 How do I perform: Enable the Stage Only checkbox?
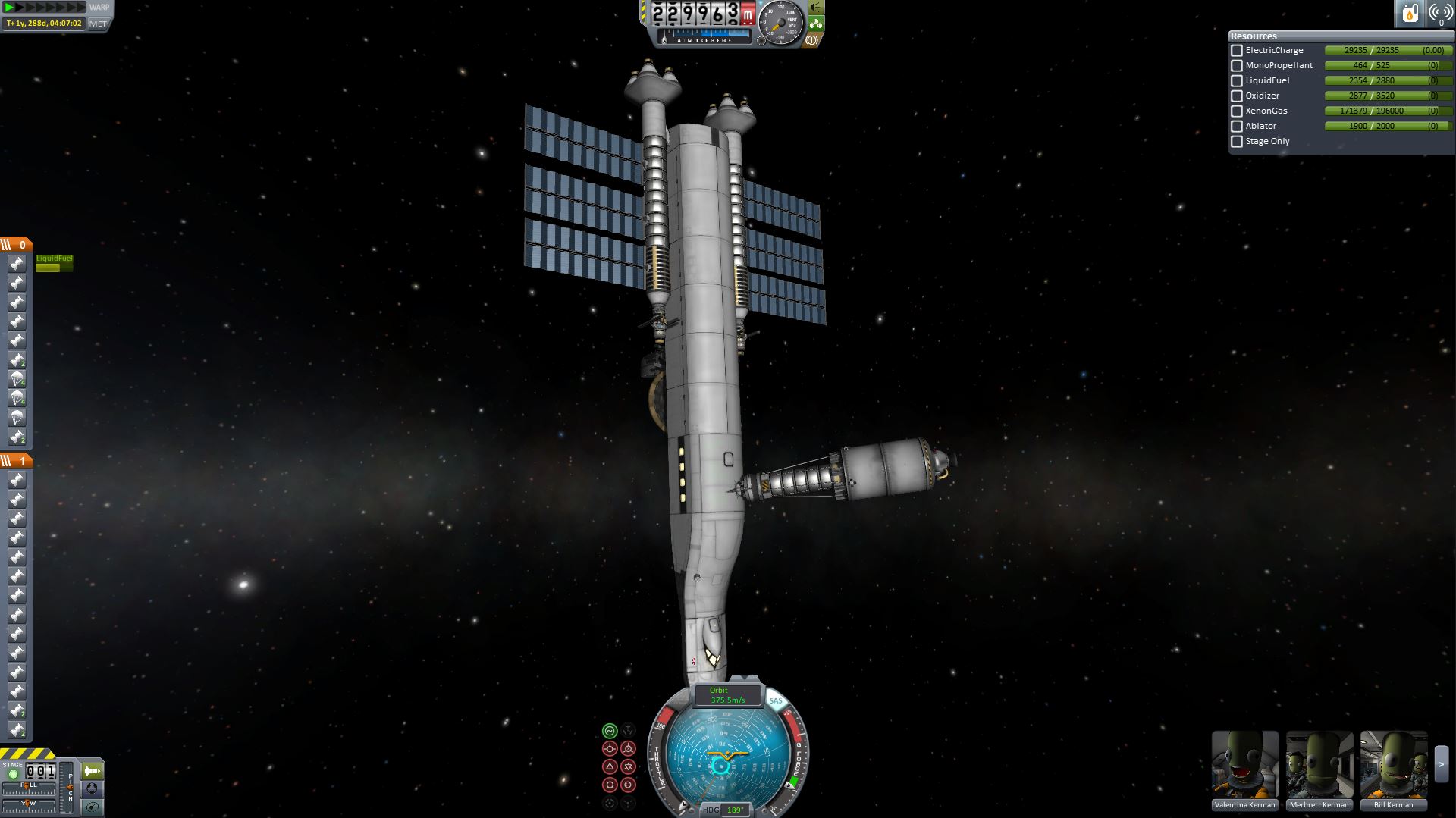[1237, 142]
